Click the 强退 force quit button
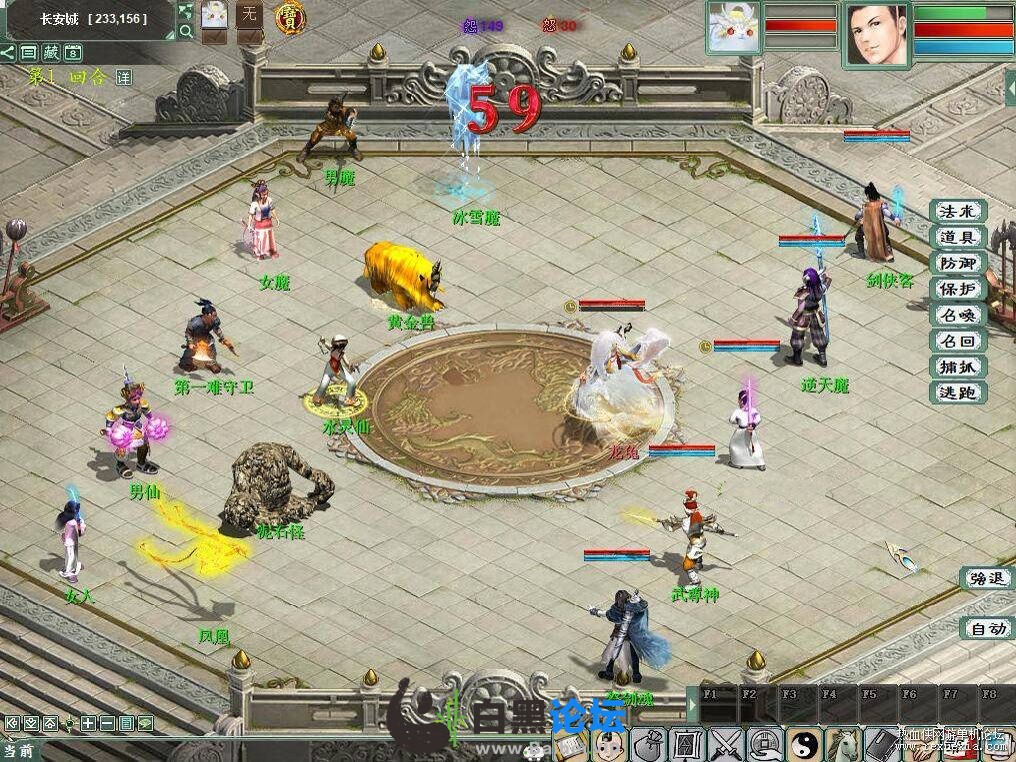 tap(985, 578)
